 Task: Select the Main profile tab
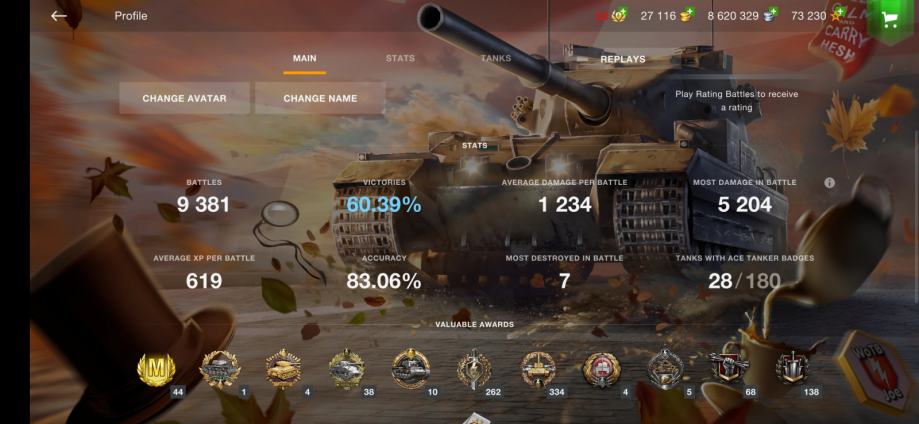[304, 59]
